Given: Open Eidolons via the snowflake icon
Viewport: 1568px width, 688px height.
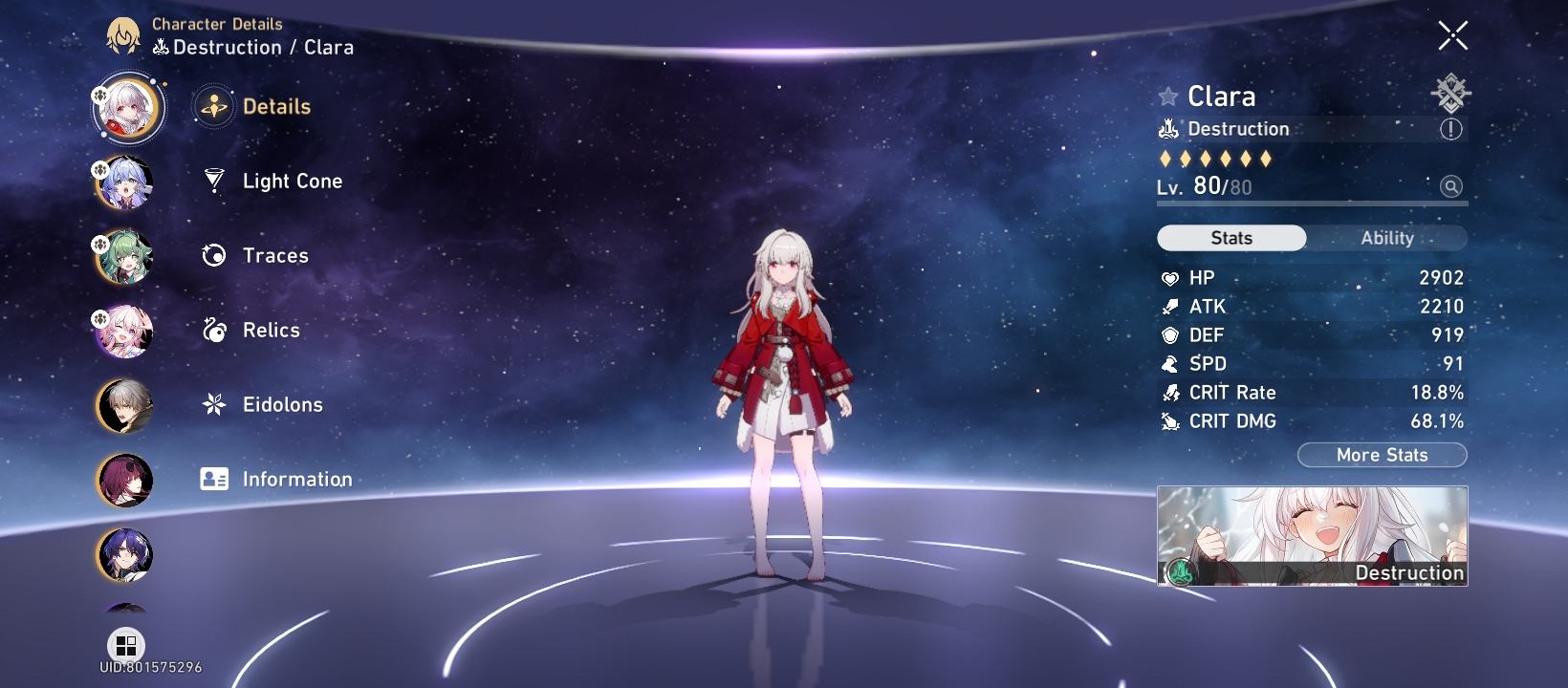Looking at the screenshot, I should point(212,404).
